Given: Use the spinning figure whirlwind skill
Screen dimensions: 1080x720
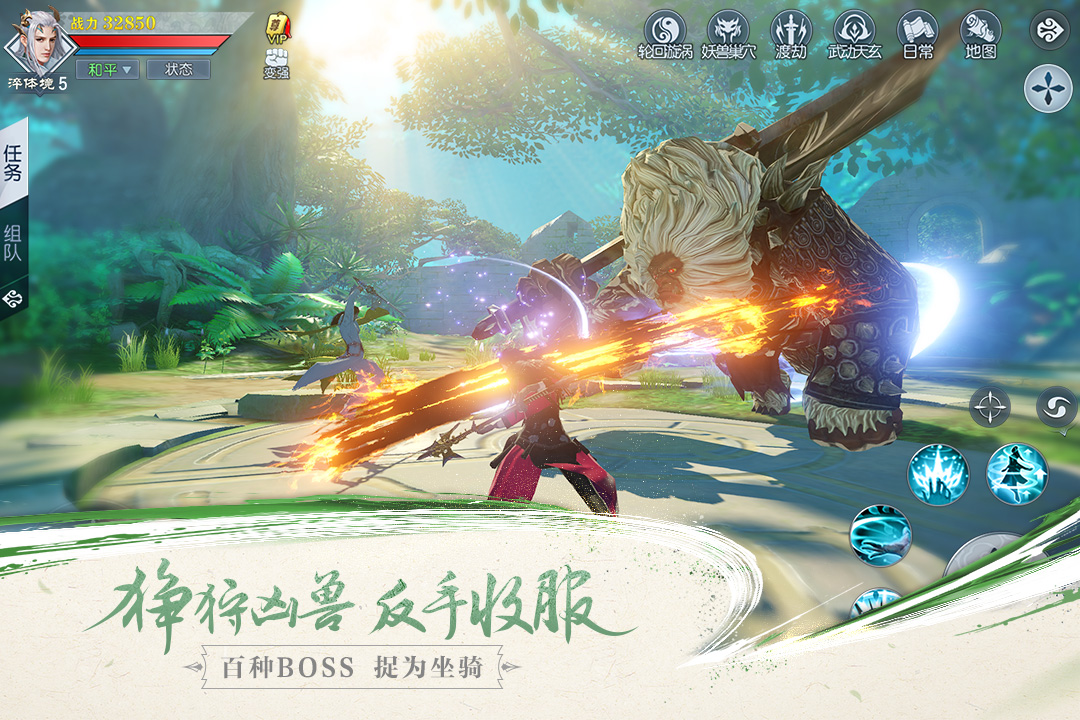Looking at the screenshot, I should click(1017, 474).
